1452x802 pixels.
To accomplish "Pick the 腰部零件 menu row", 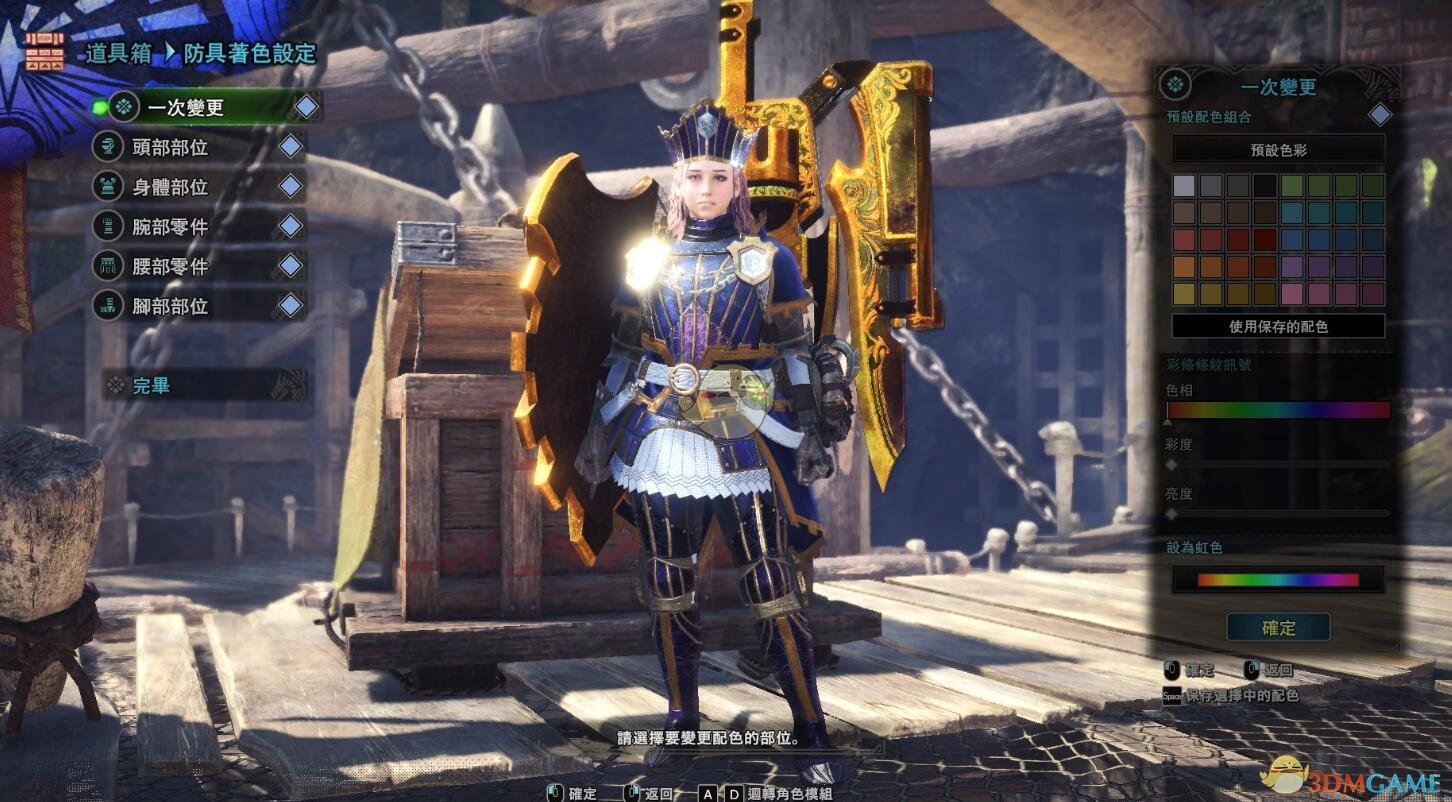I will point(171,266).
